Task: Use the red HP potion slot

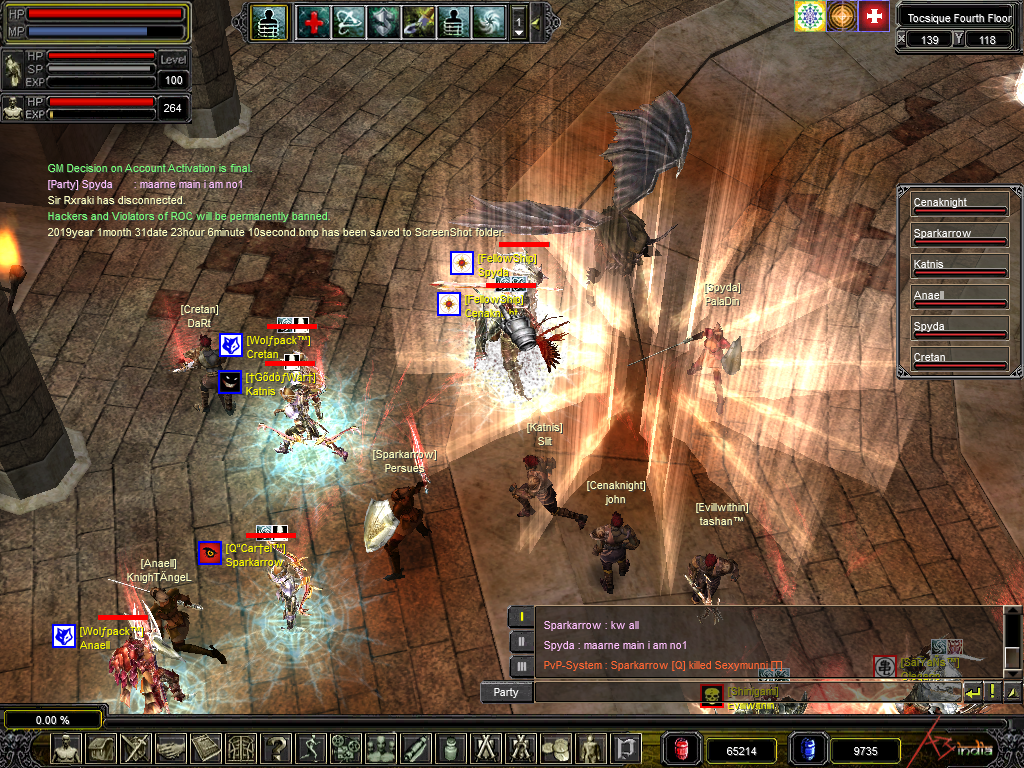Action: [x=682, y=748]
